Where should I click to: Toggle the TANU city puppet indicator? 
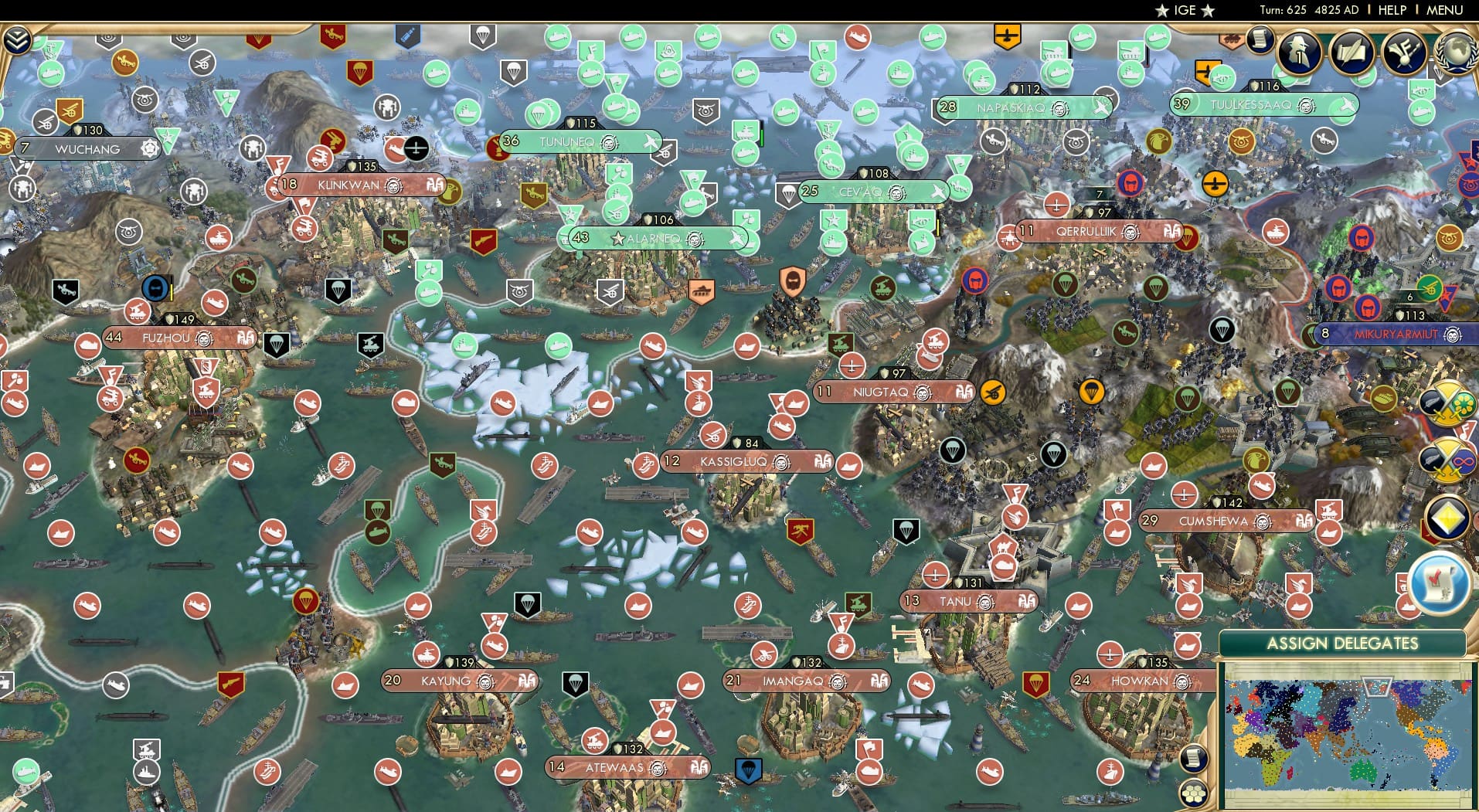1026,601
